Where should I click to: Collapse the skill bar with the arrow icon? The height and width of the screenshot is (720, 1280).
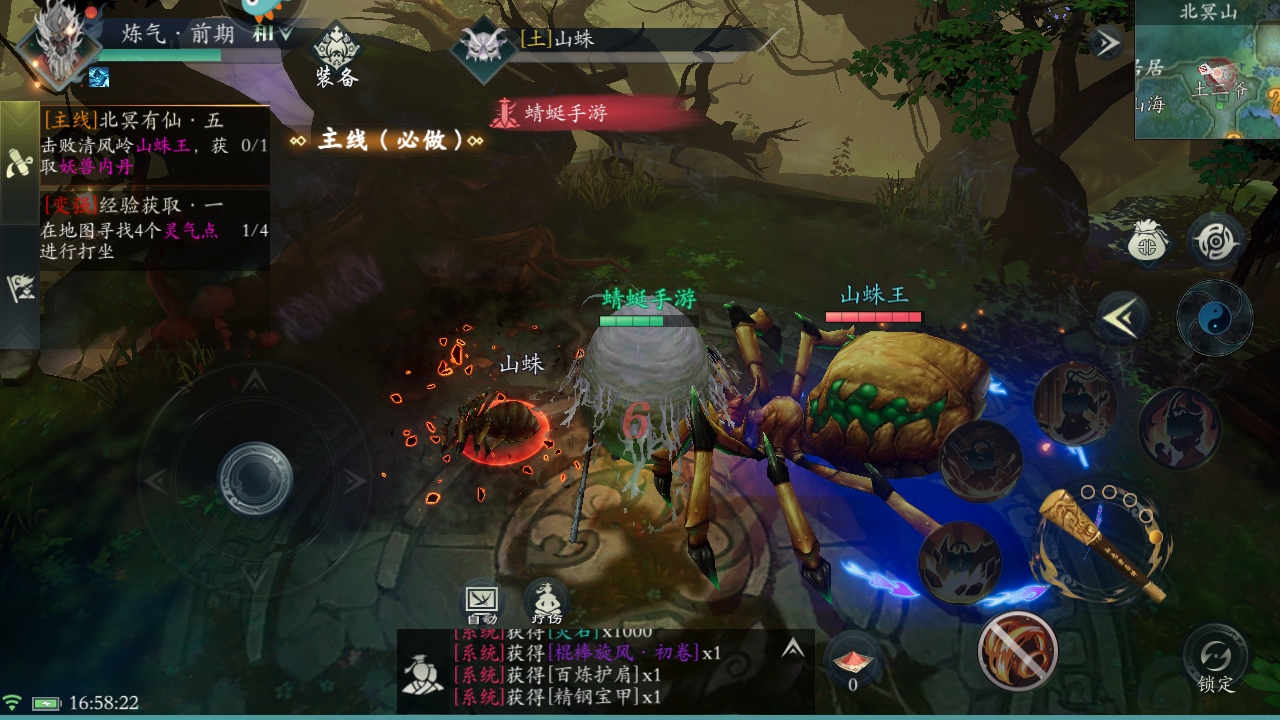(1122, 318)
